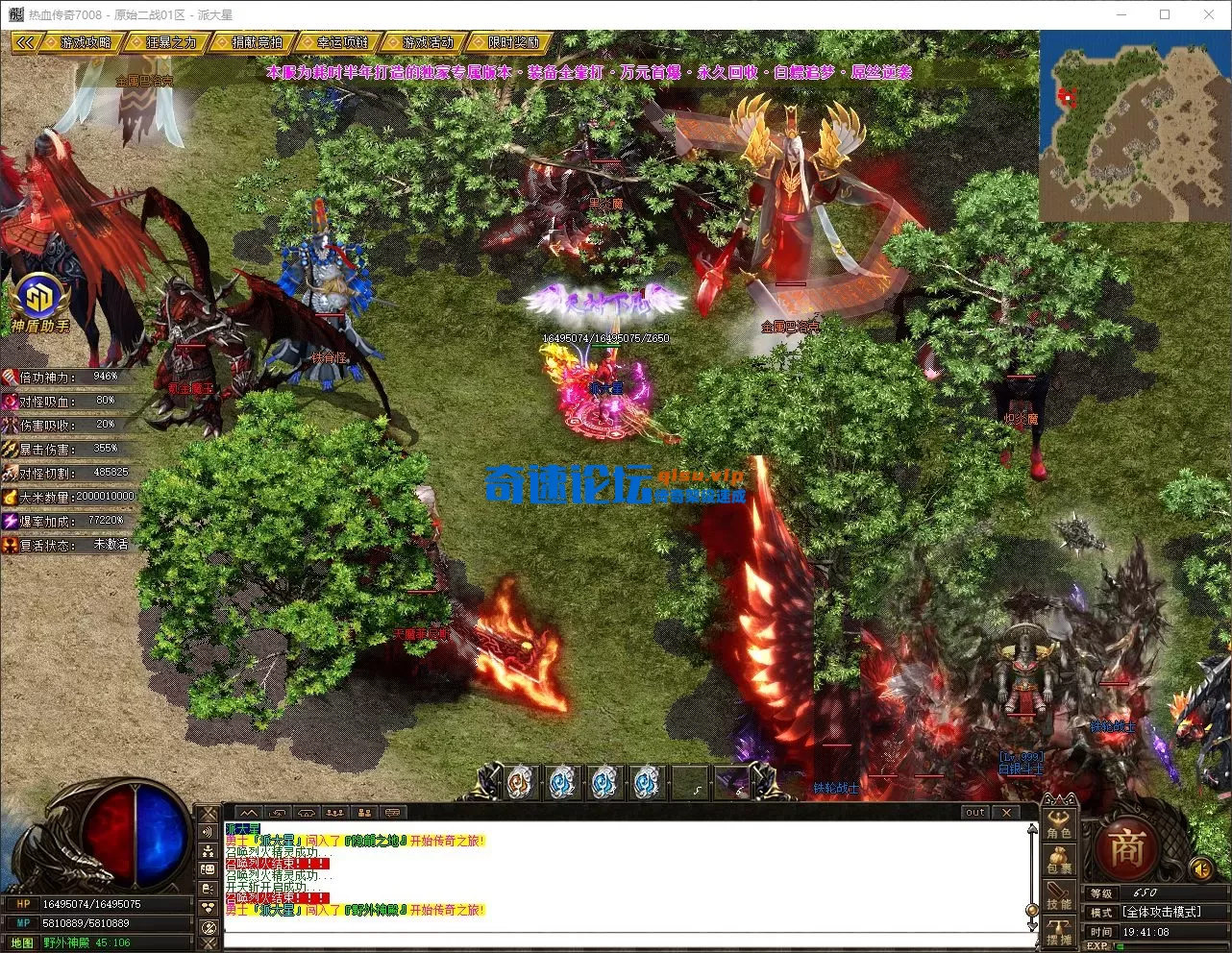
Task: Open the 限时奖励 timed rewards menu
Action: [513, 43]
